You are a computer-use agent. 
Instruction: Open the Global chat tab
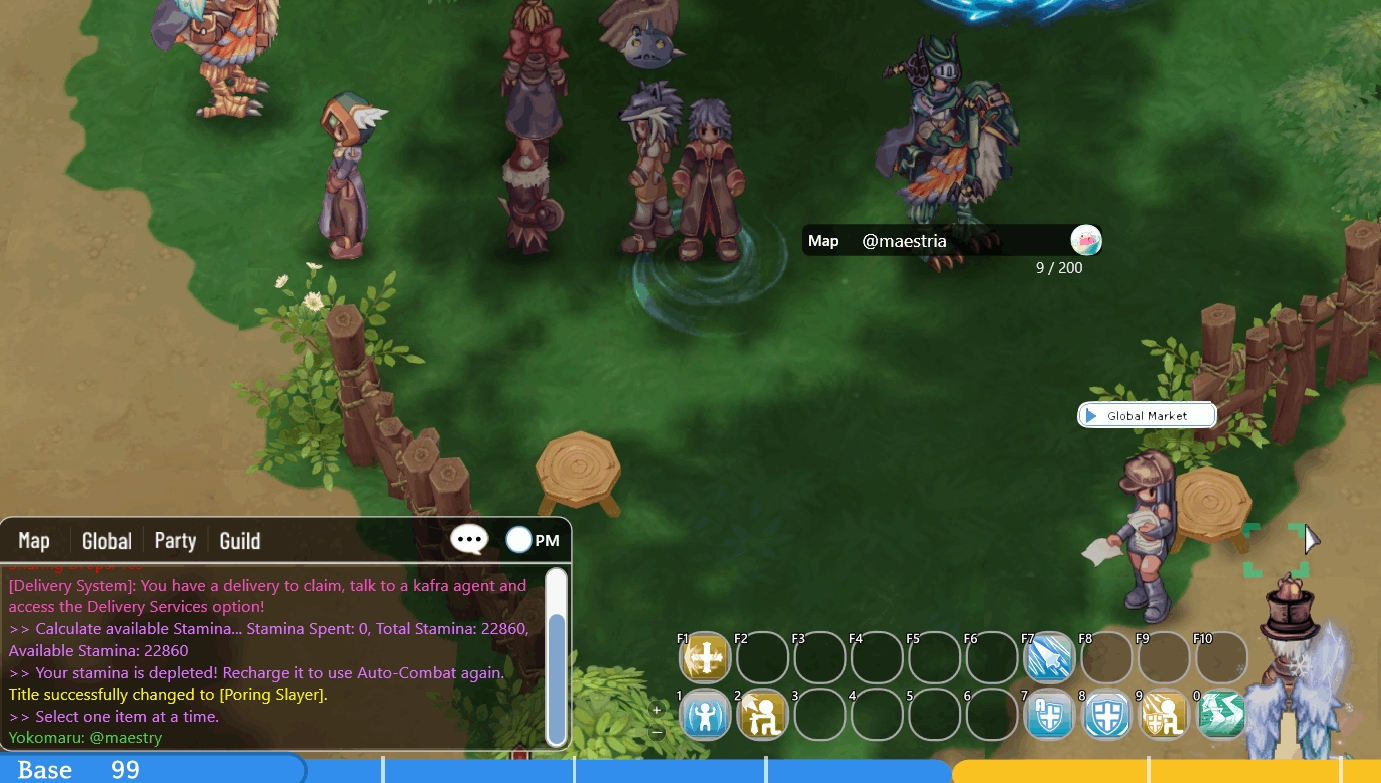pos(106,541)
